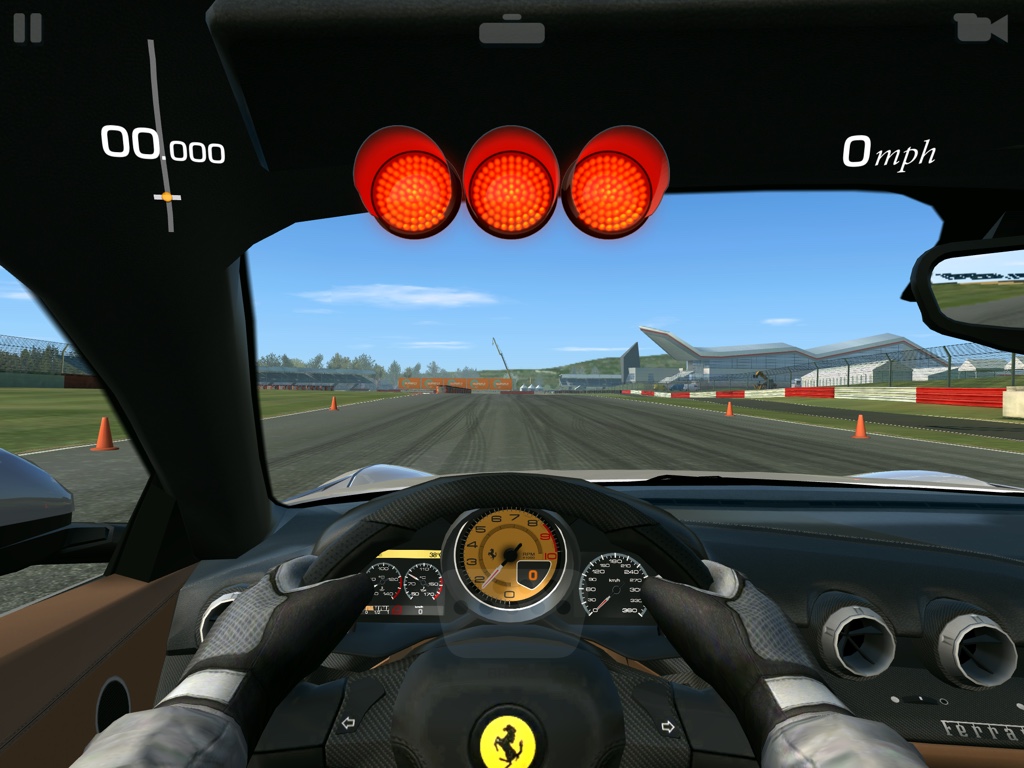Switch the camera view
This screenshot has height=768, width=1024.
(979, 28)
